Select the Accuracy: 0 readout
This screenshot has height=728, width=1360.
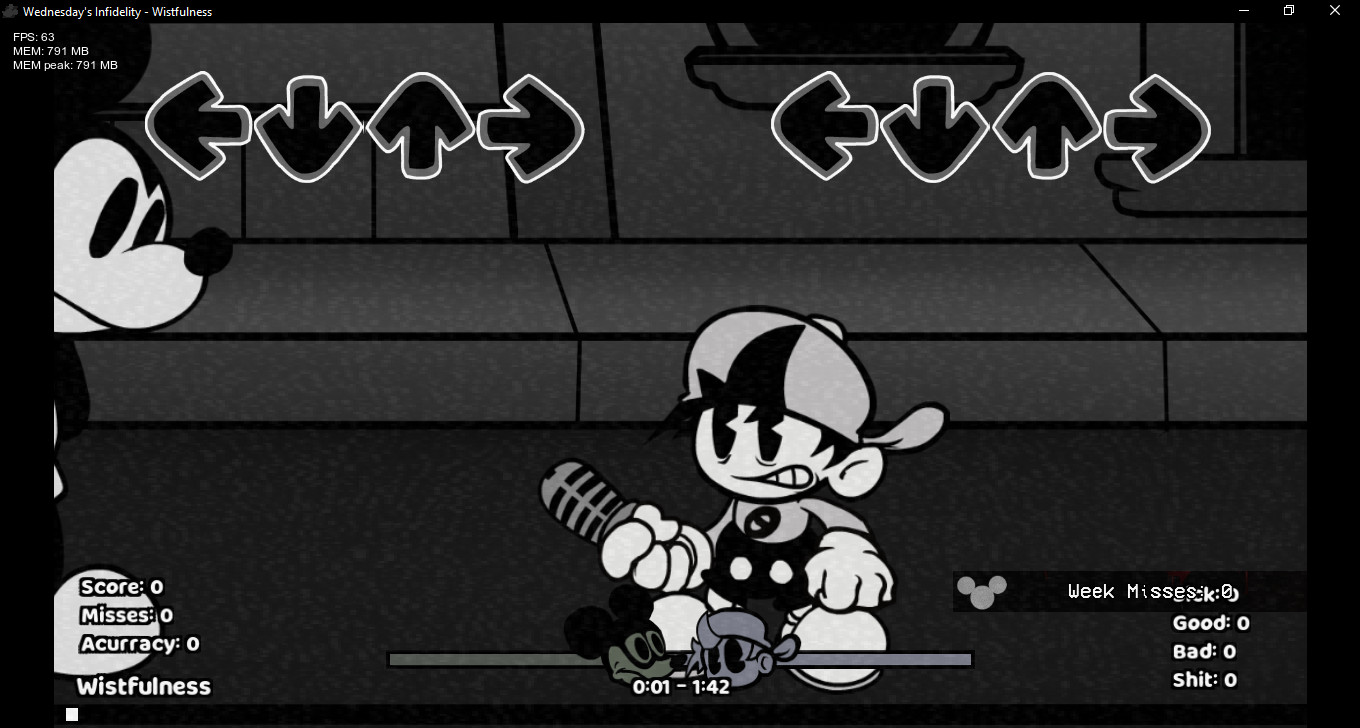tap(139, 644)
